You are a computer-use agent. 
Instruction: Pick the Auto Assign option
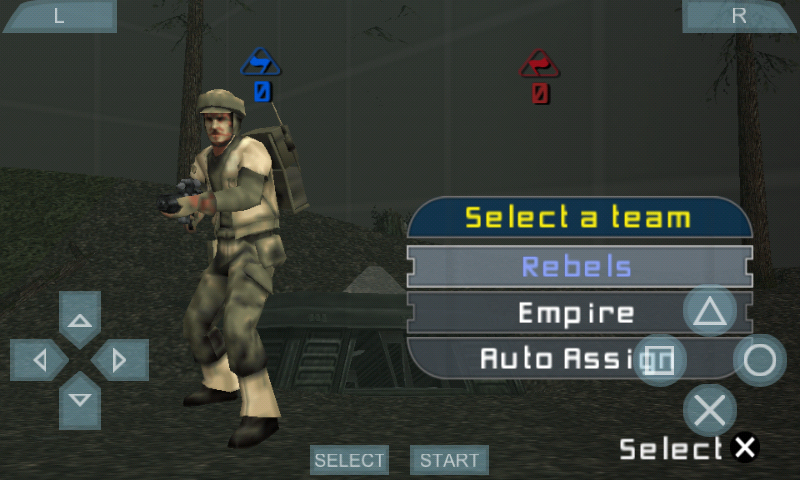[540, 358]
